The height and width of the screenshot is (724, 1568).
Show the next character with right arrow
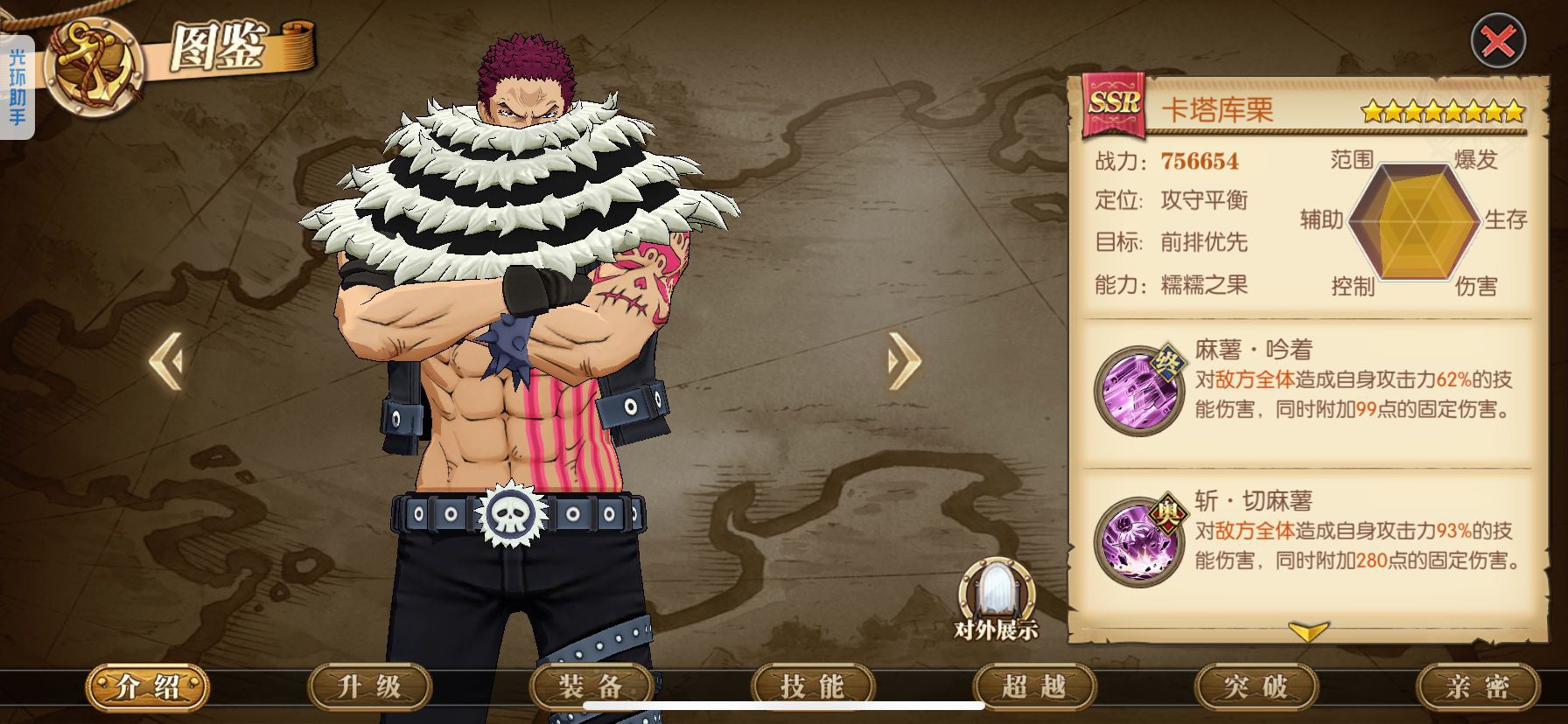(x=904, y=359)
